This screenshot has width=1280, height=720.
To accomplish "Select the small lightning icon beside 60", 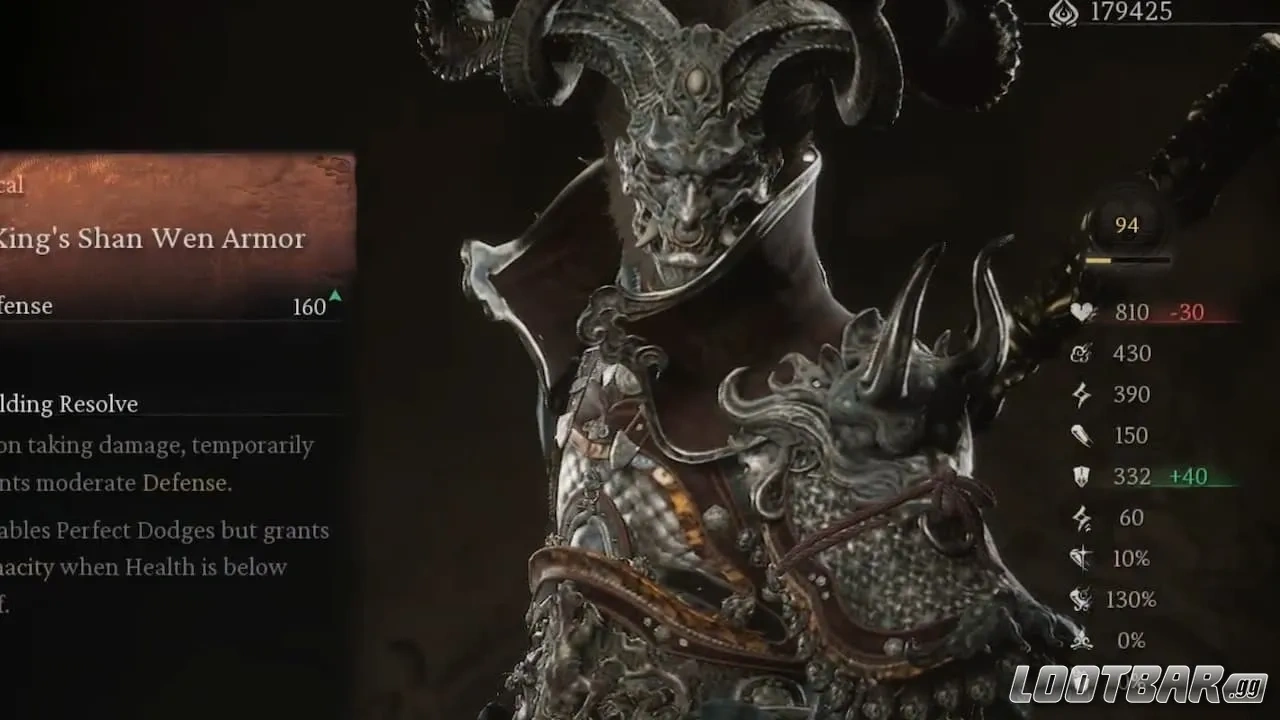I will (x=1081, y=517).
